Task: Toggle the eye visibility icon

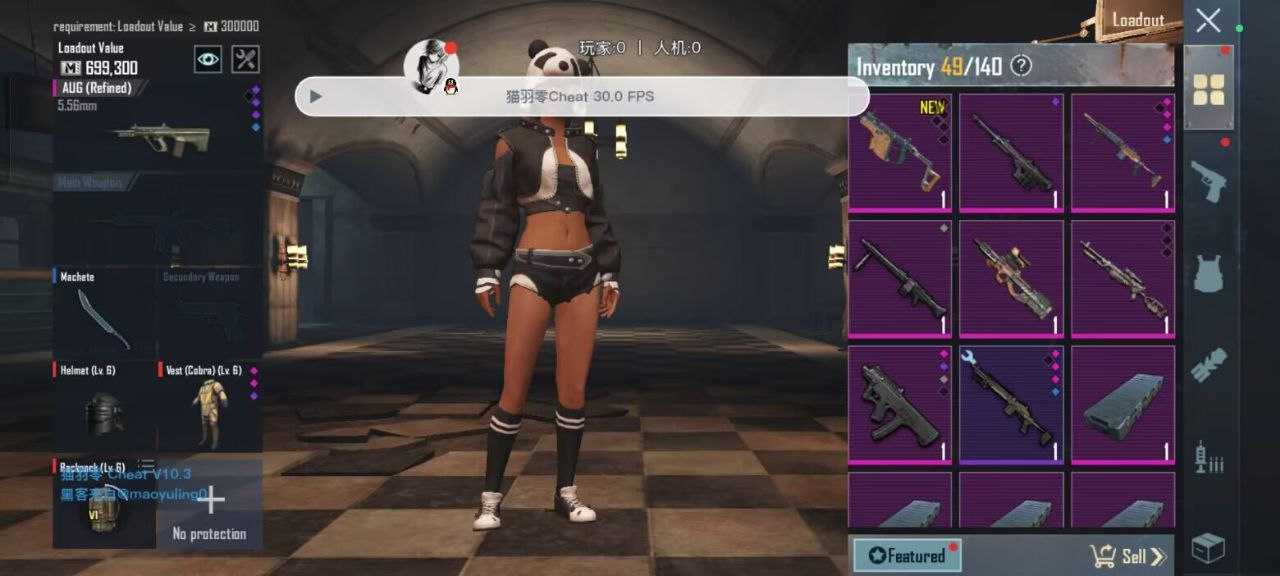Action: click(207, 59)
